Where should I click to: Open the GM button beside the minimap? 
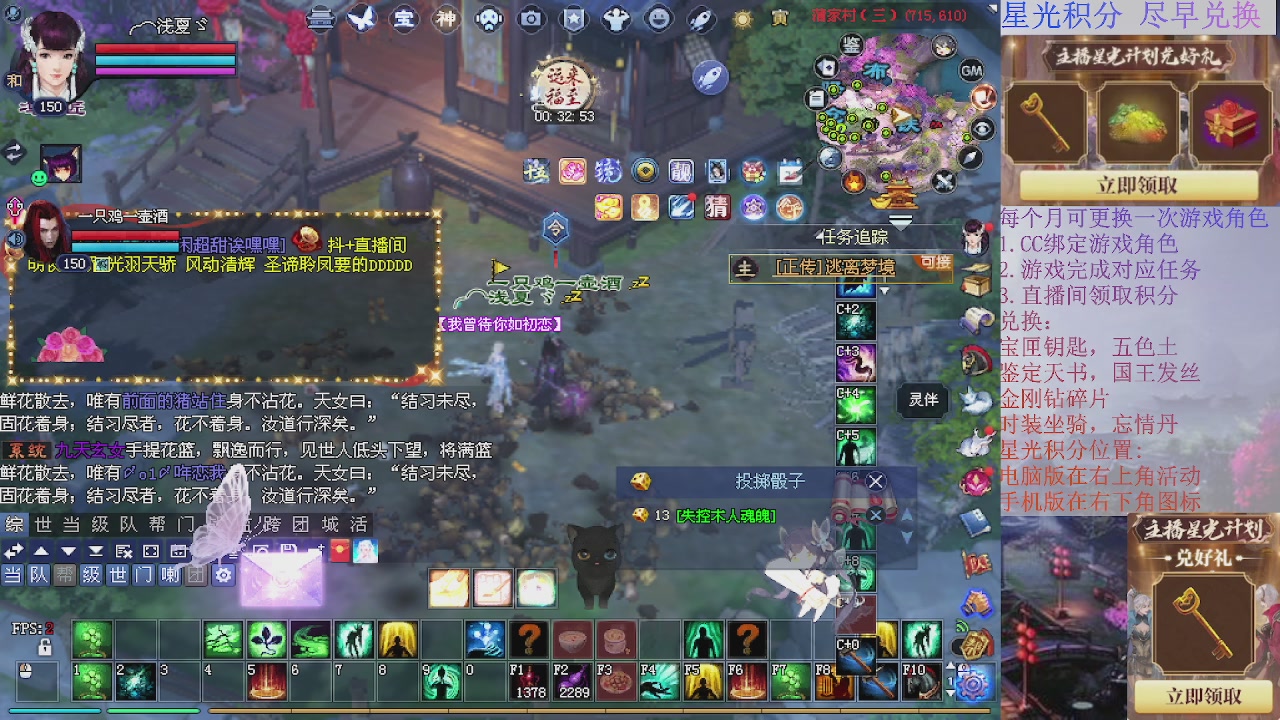pos(971,70)
